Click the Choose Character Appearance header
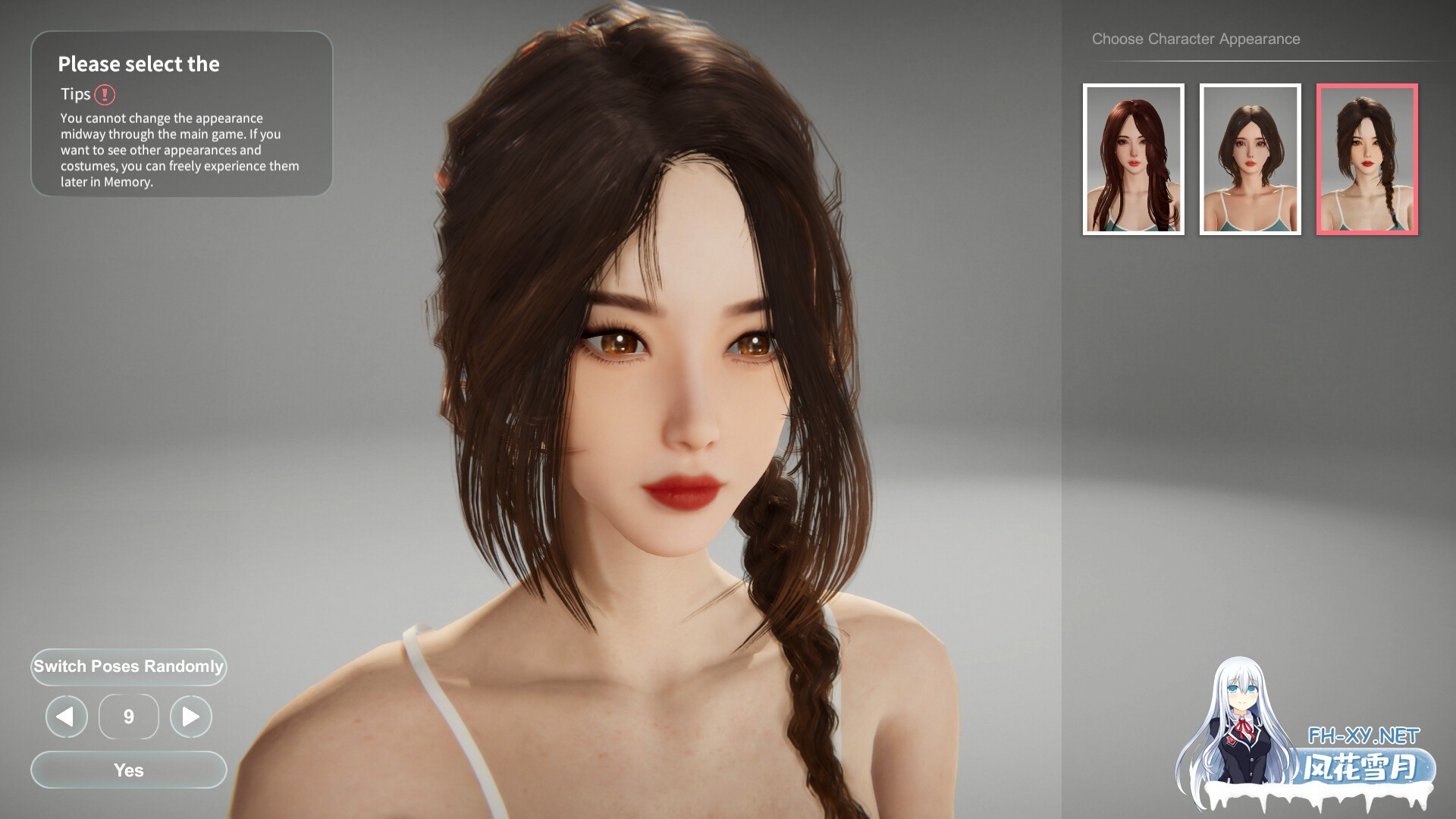This screenshot has width=1456, height=819. [1195, 38]
